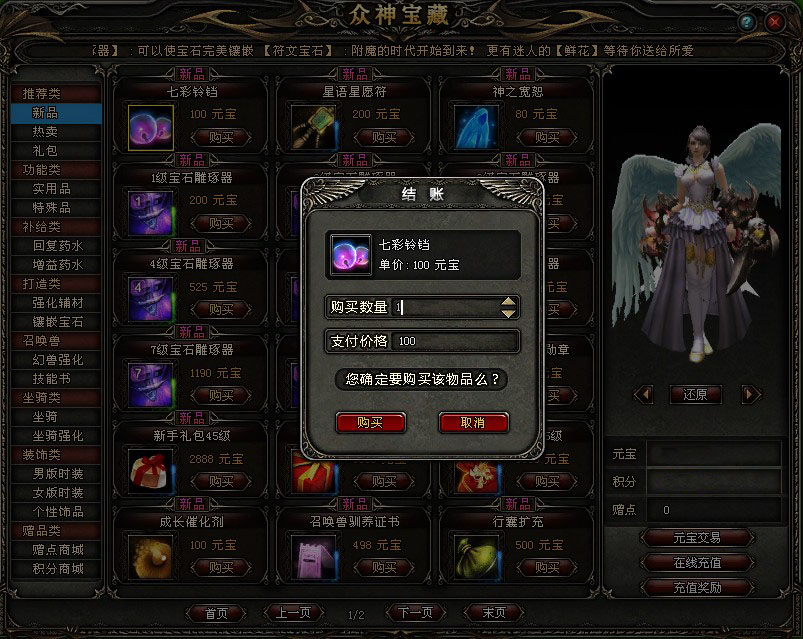Switch to the 礼包 category
Viewport: 803px width, 639px height.
[x=45, y=150]
